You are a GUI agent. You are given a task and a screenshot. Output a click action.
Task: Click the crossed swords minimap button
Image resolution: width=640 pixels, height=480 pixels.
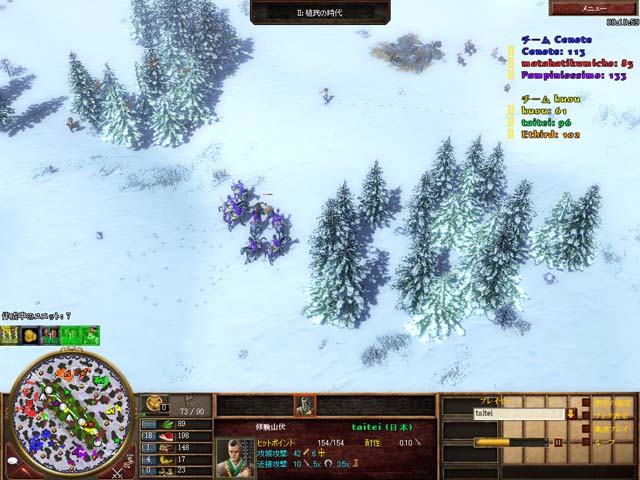(116, 473)
